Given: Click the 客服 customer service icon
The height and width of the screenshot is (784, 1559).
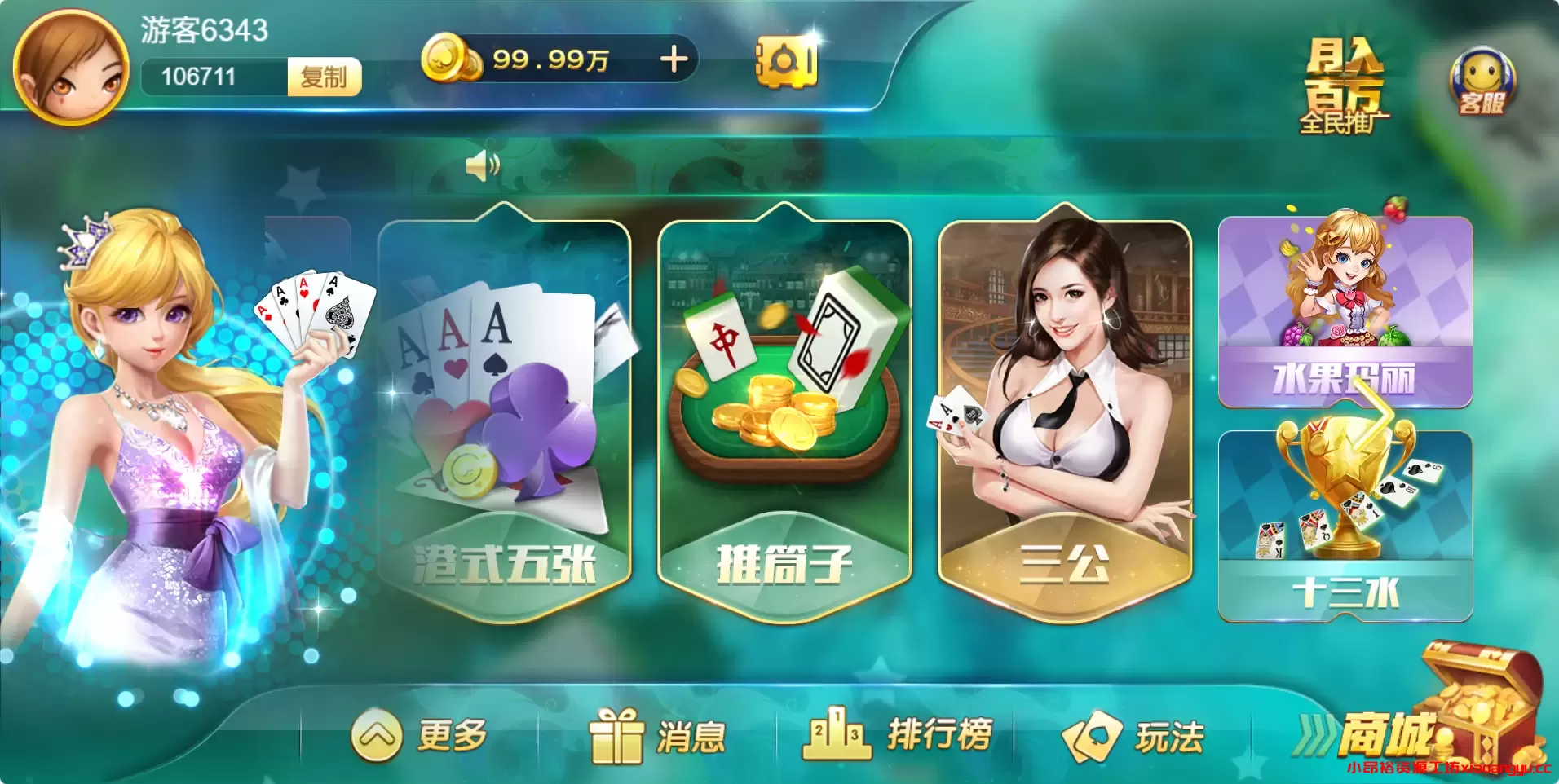Looking at the screenshot, I should pyautogui.click(x=1482, y=81).
